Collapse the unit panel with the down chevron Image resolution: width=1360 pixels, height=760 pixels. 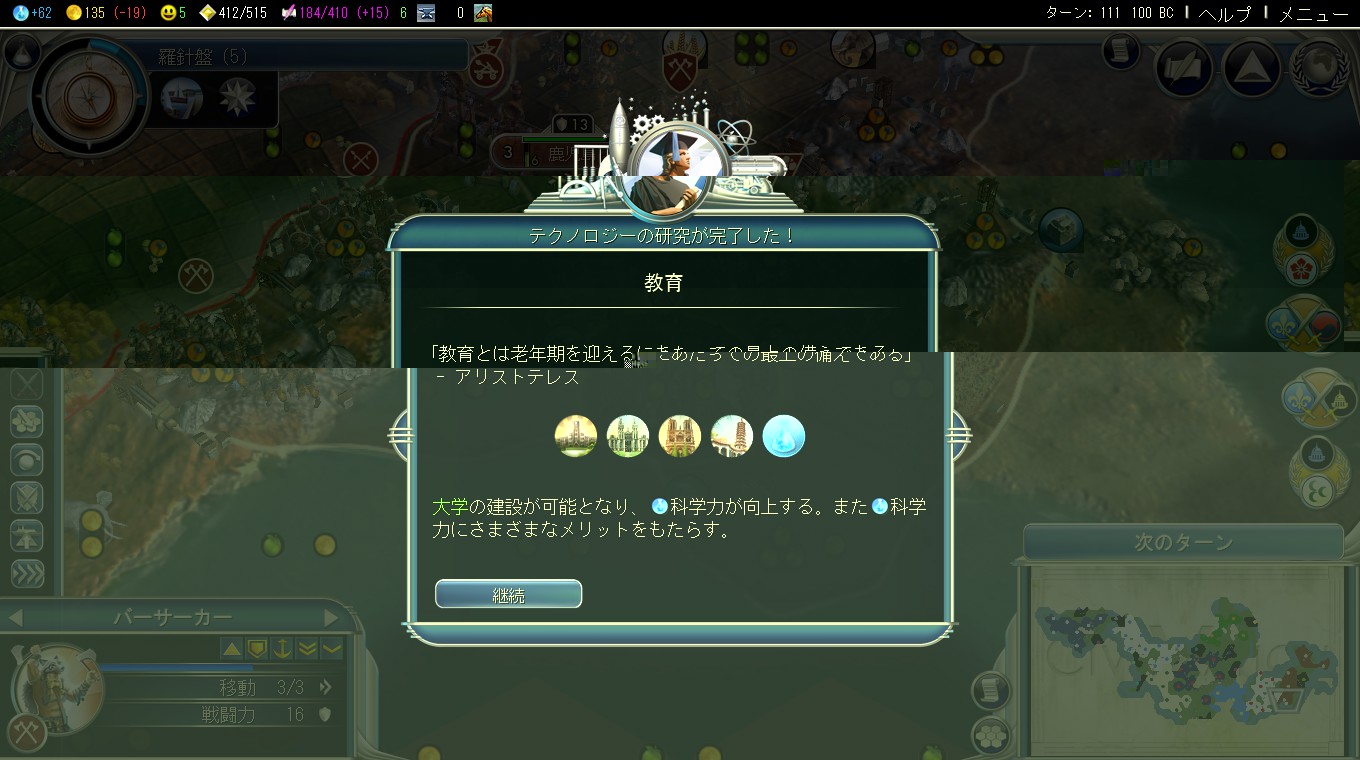[331, 649]
